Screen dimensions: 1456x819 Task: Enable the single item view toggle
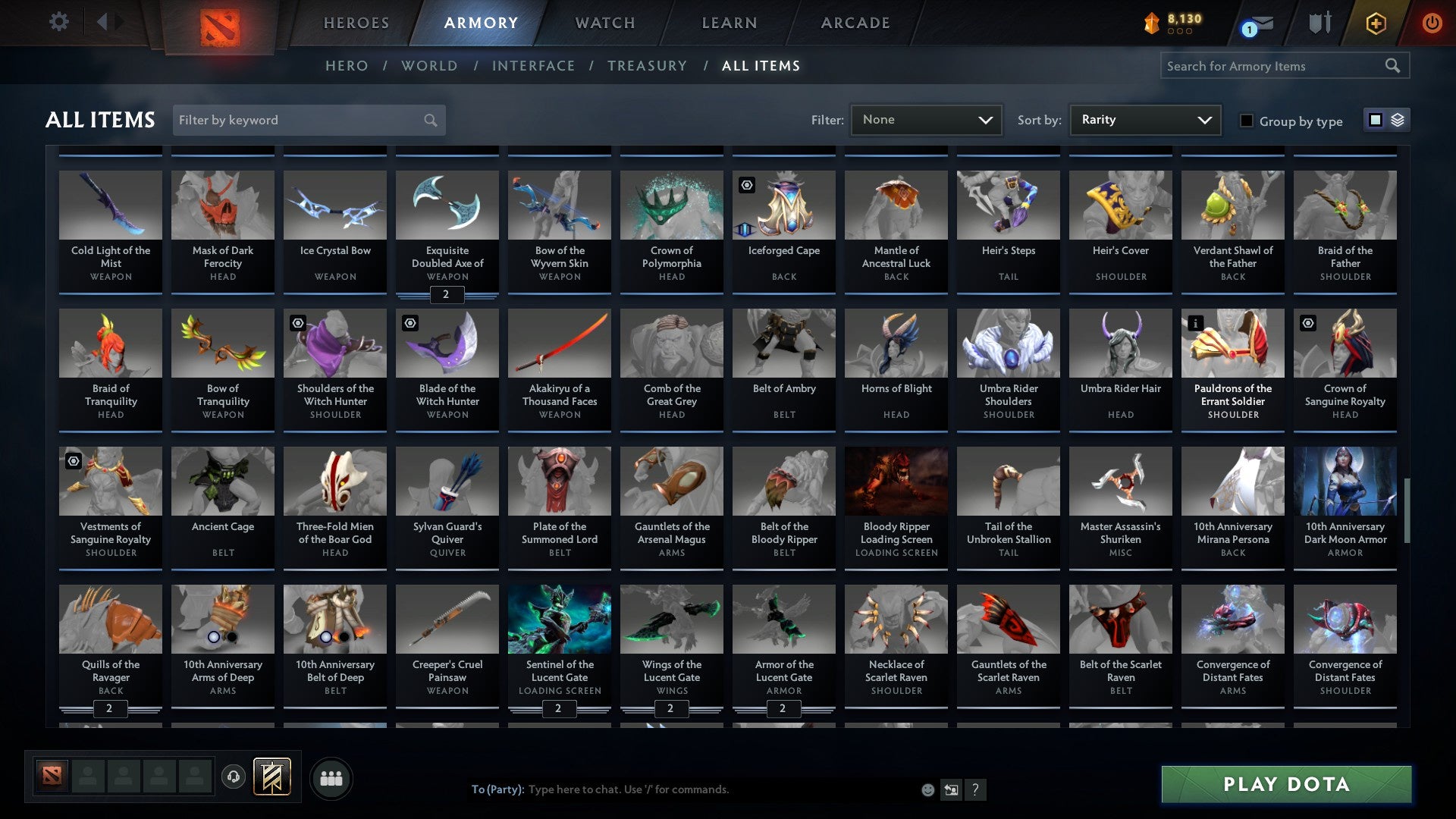click(x=1374, y=120)
